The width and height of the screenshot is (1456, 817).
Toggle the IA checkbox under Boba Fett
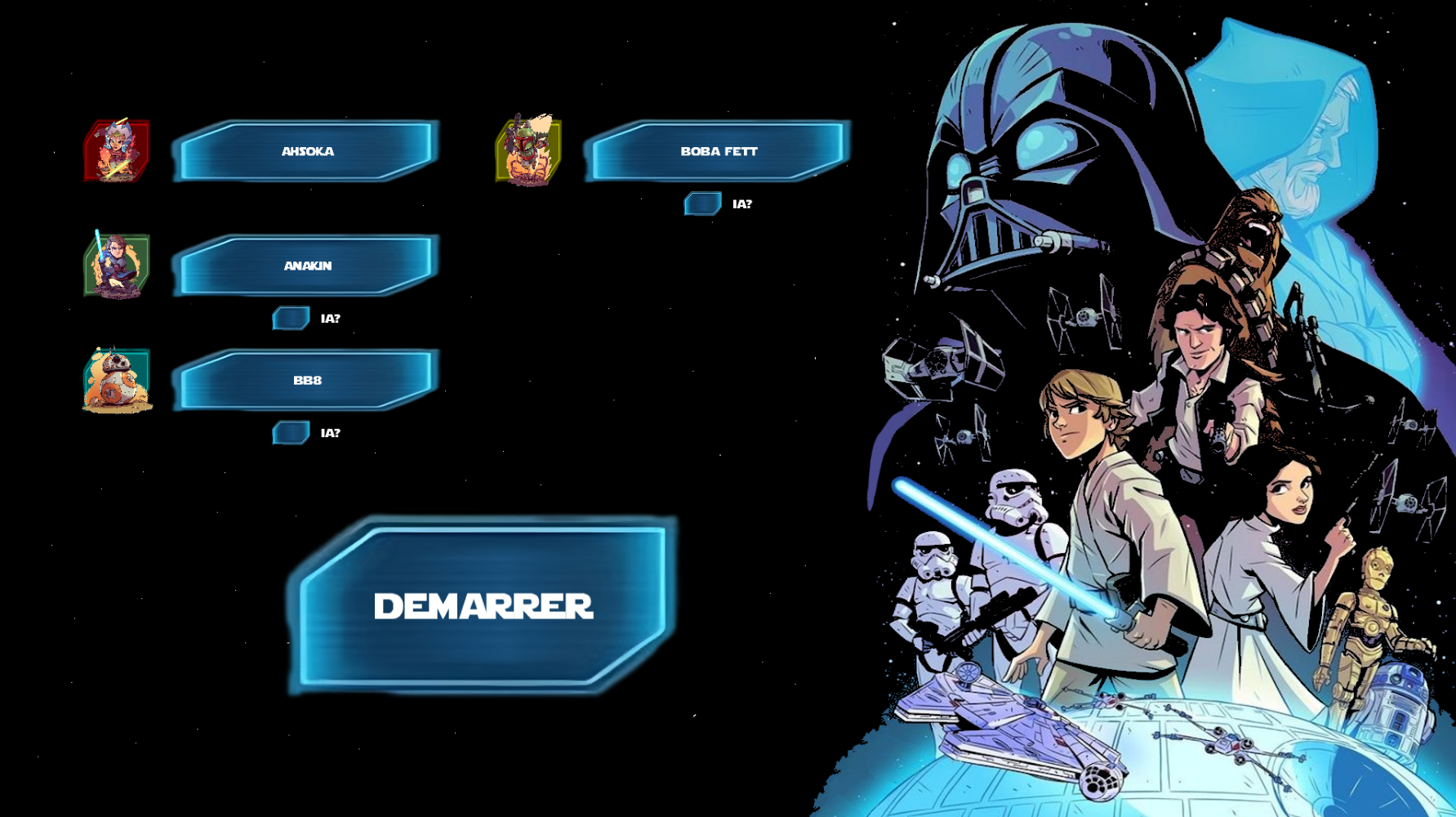coord(702,203)
